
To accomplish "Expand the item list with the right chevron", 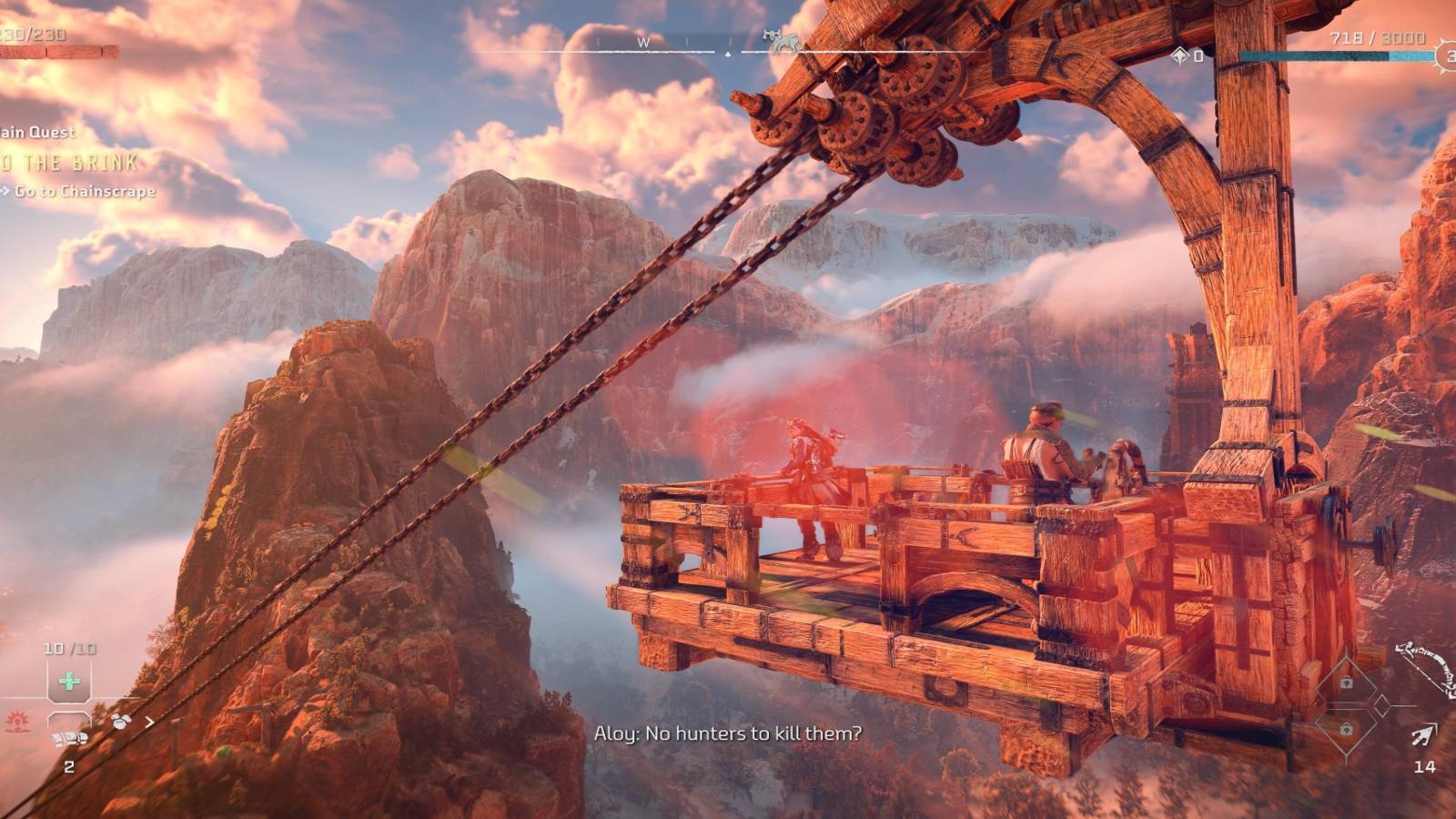I will (148, 723).
